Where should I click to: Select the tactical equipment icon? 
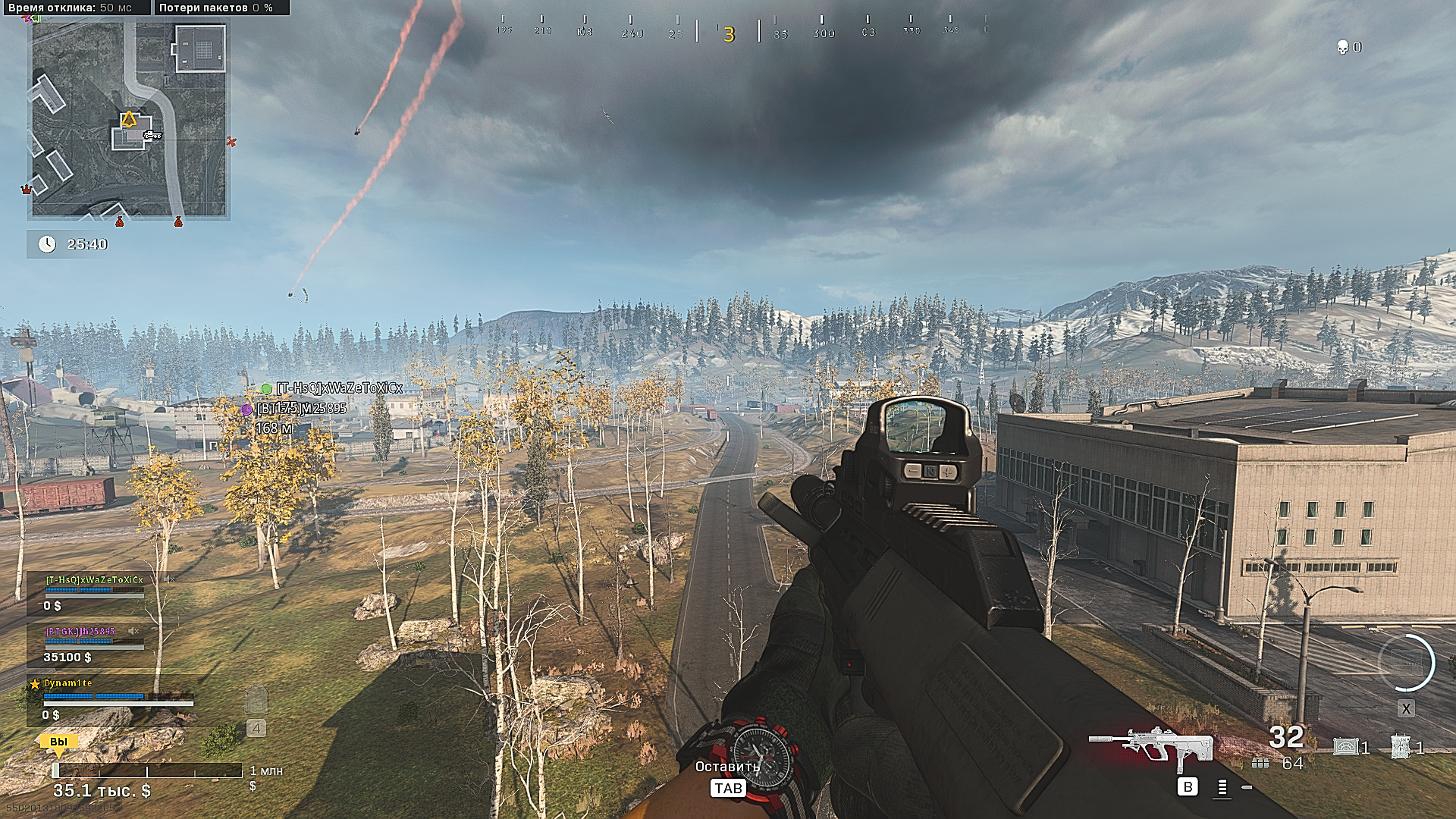[1400, 747]
